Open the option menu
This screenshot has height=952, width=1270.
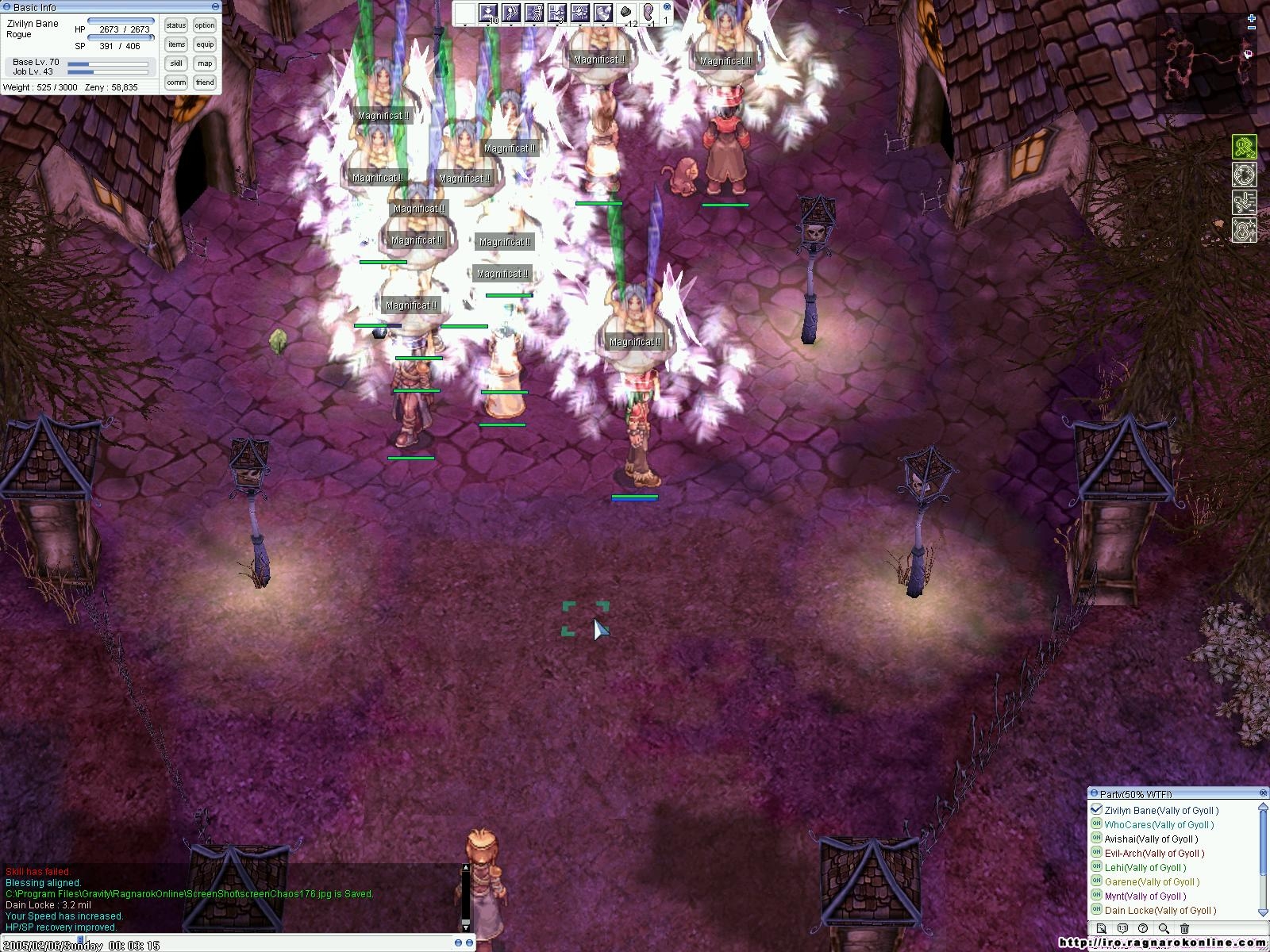coord(205,25)
